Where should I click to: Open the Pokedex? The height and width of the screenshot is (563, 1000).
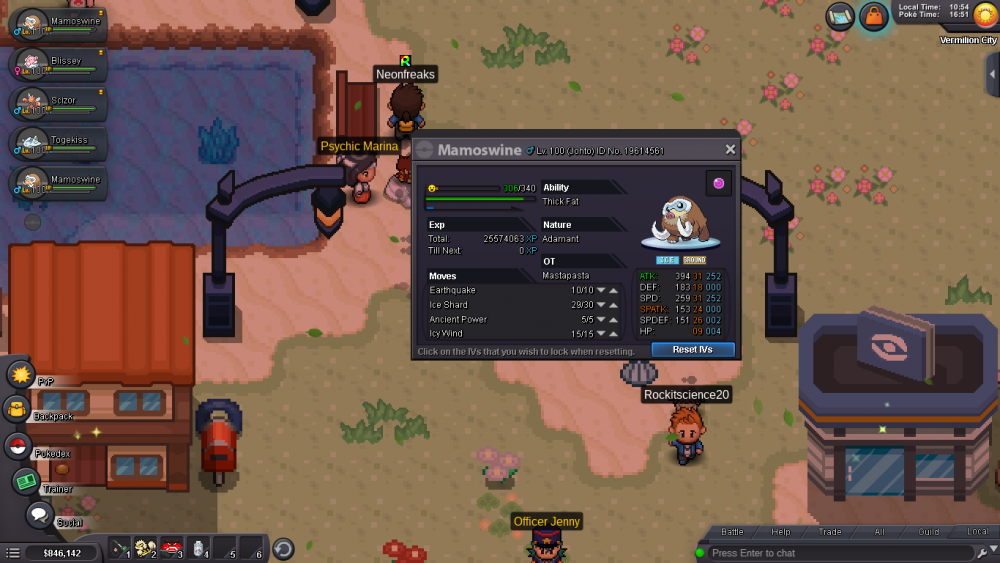17,446
